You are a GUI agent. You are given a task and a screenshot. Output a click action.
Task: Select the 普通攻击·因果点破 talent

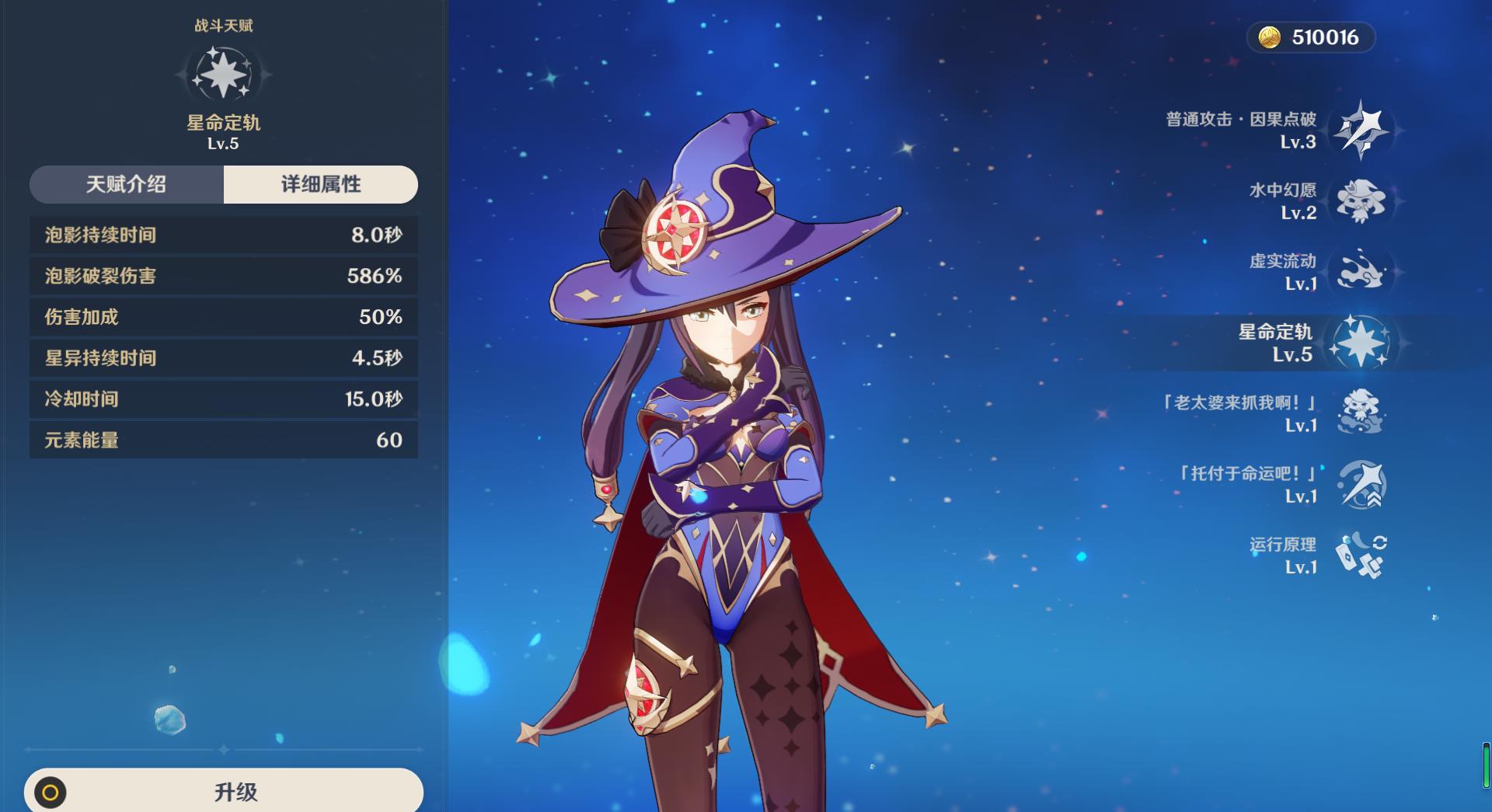(x=1360, y=130)
